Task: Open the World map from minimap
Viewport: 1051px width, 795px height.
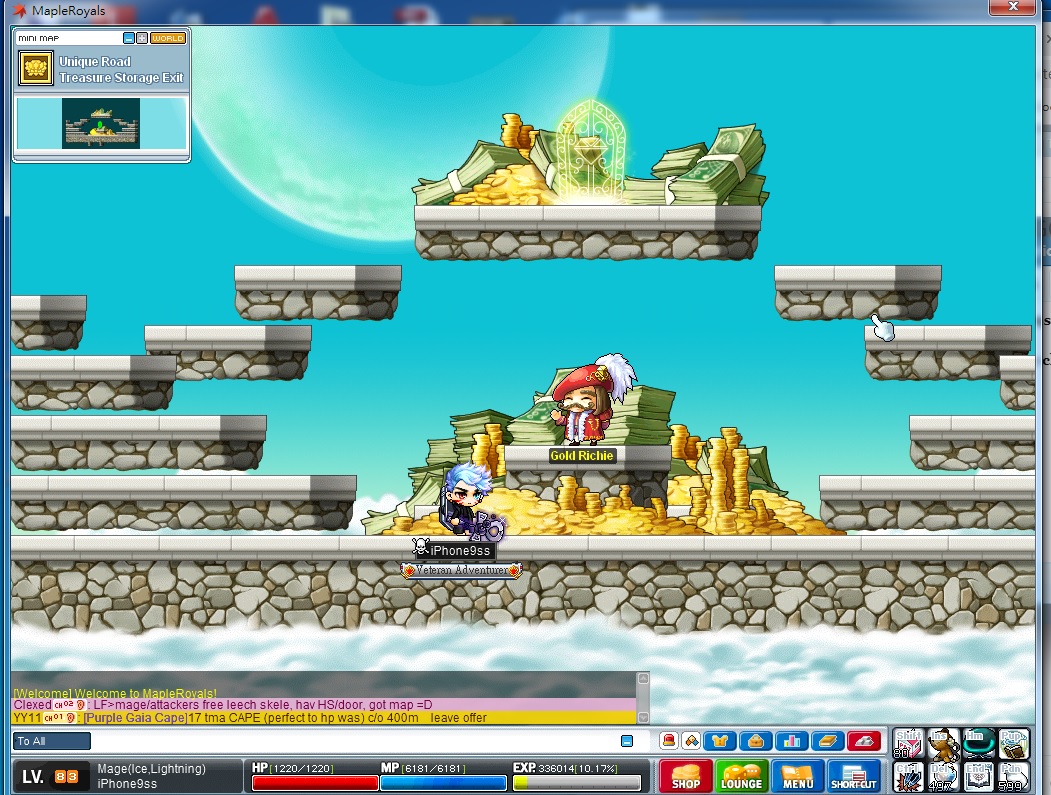Action: click(x=168, y=38)
